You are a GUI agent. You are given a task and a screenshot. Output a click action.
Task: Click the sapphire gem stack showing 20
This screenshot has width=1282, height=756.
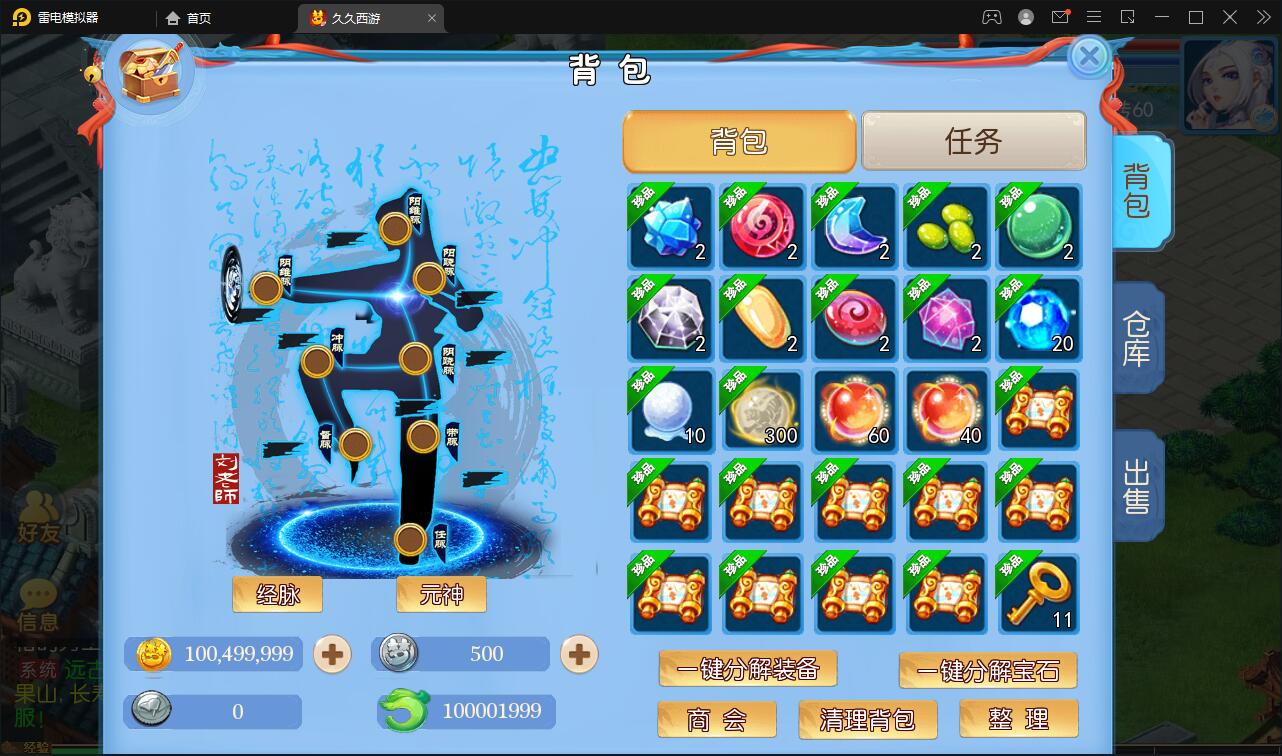[1039, 319]
